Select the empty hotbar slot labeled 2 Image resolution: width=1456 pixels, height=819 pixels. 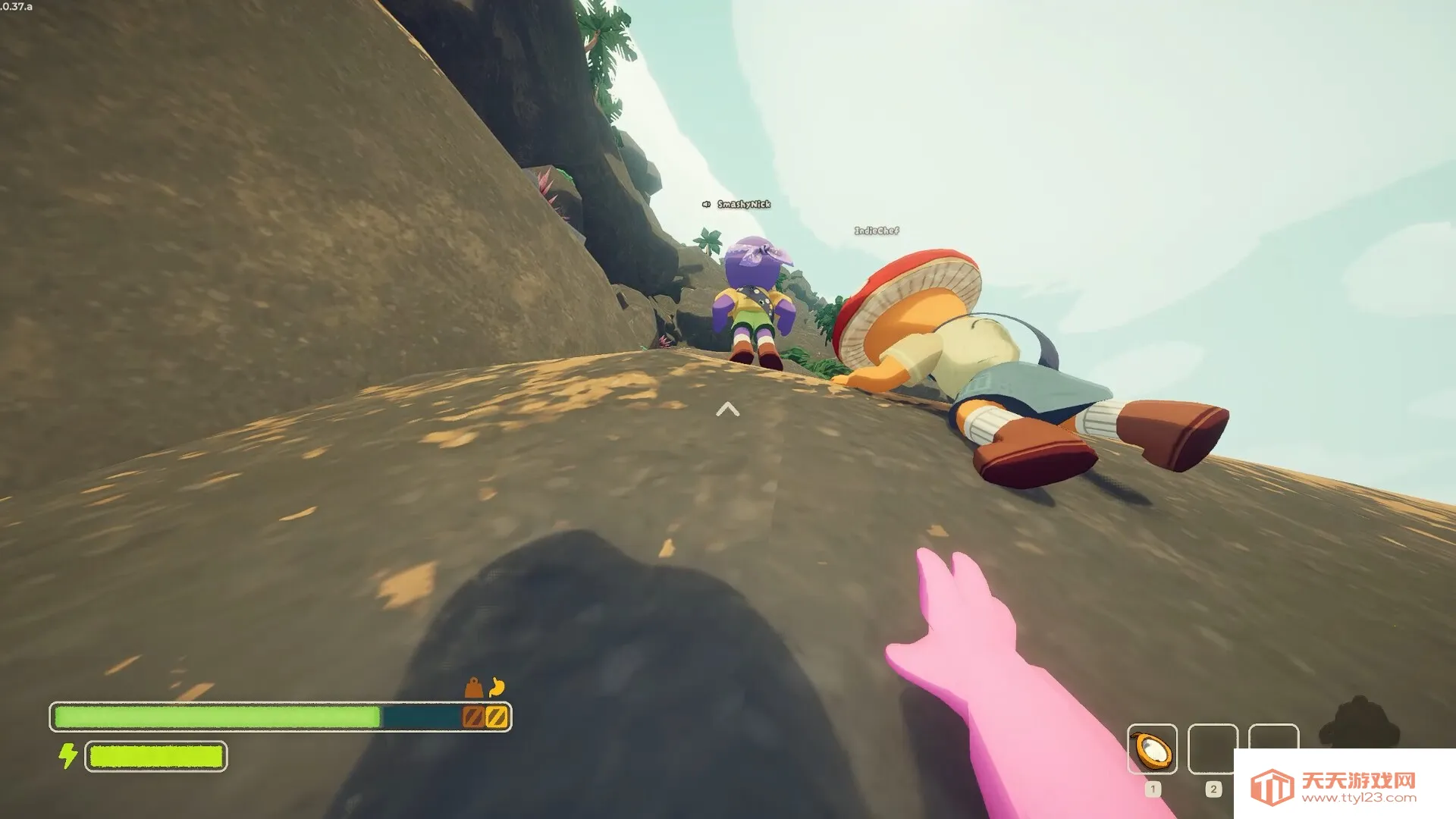pyautogui.click(x=1213, y=748)
